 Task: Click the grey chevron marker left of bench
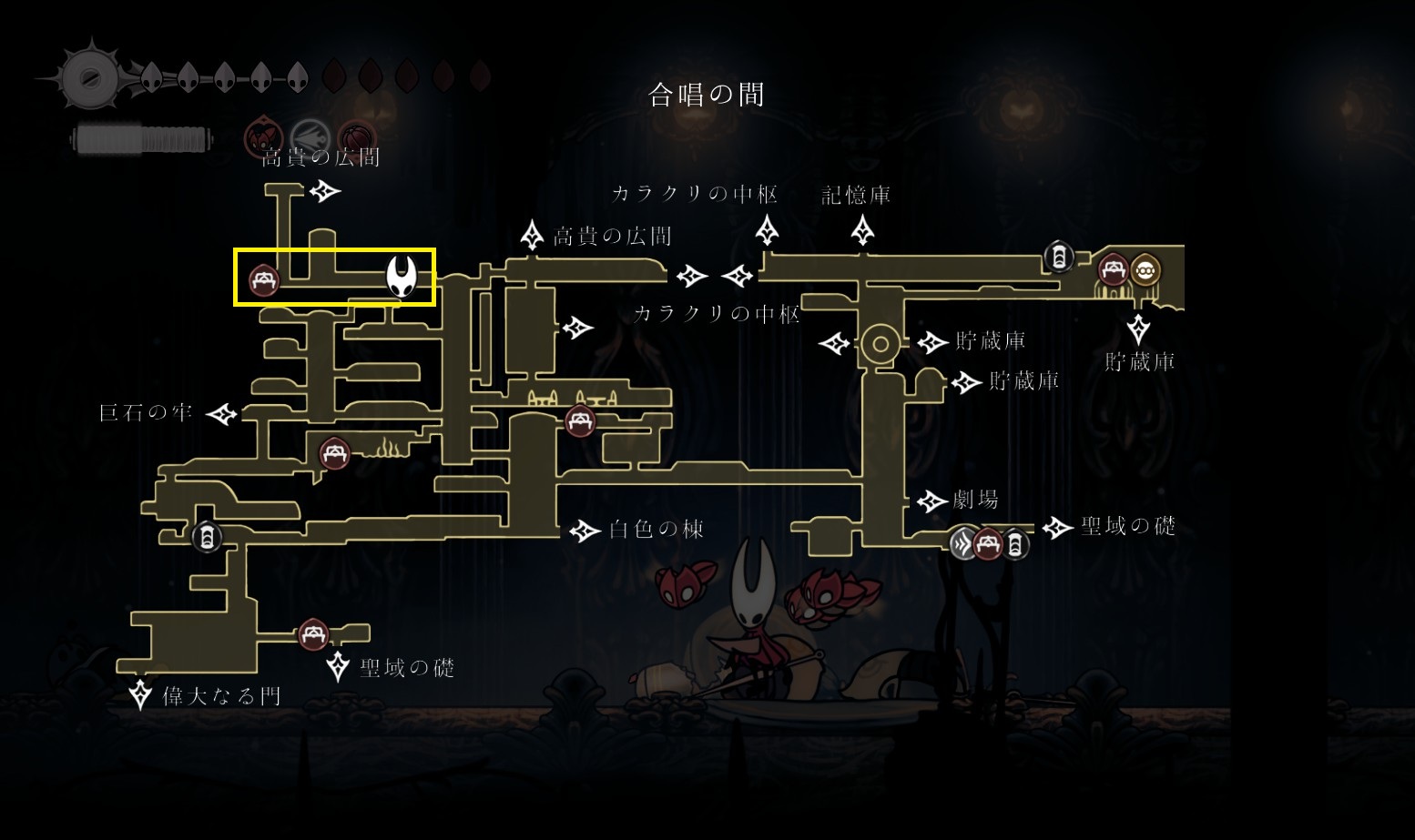pyautogui.click(x=964, y=544)
